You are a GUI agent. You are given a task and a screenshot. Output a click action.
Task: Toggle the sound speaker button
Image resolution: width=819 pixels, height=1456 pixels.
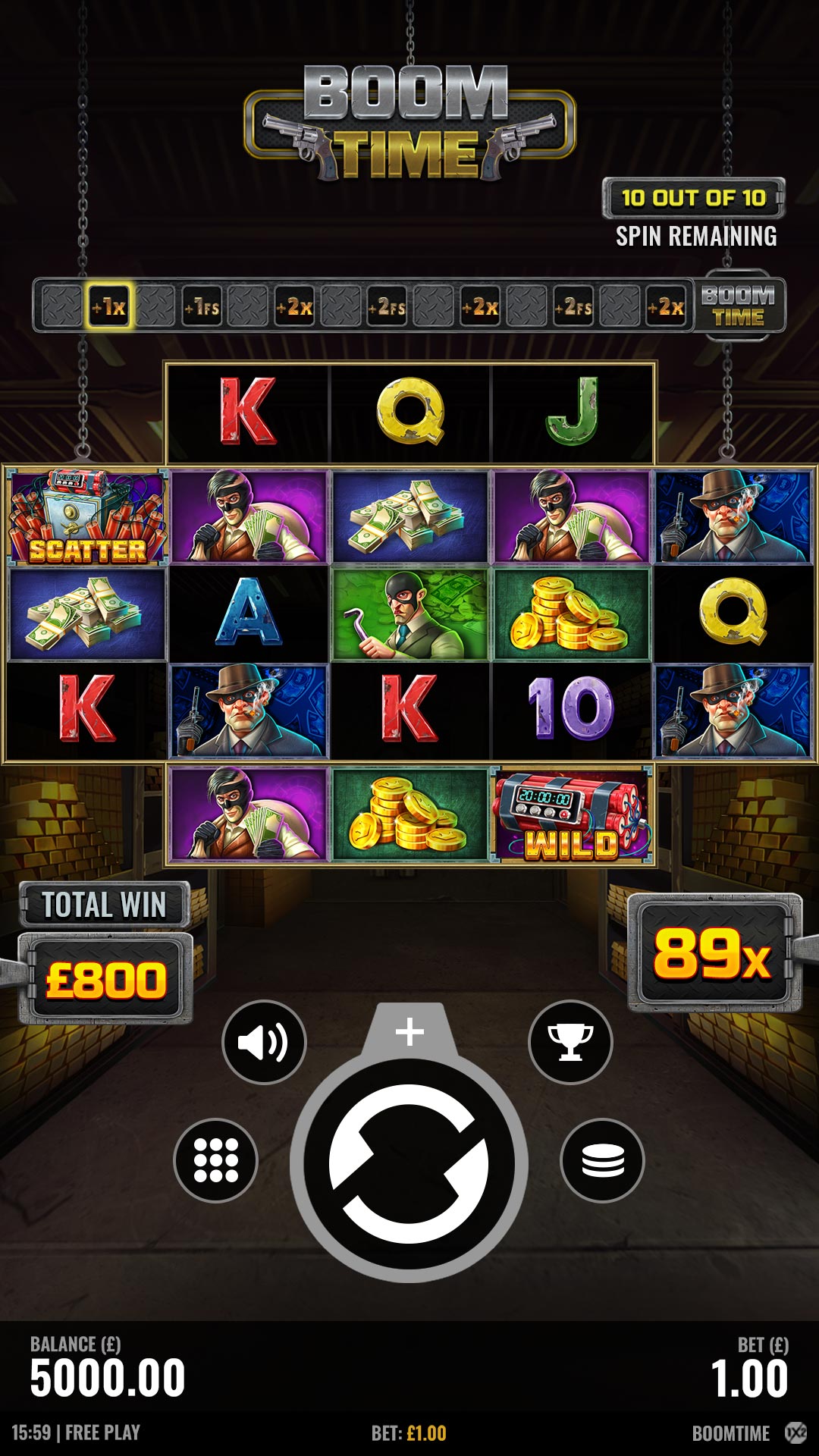coord(264,1042)
